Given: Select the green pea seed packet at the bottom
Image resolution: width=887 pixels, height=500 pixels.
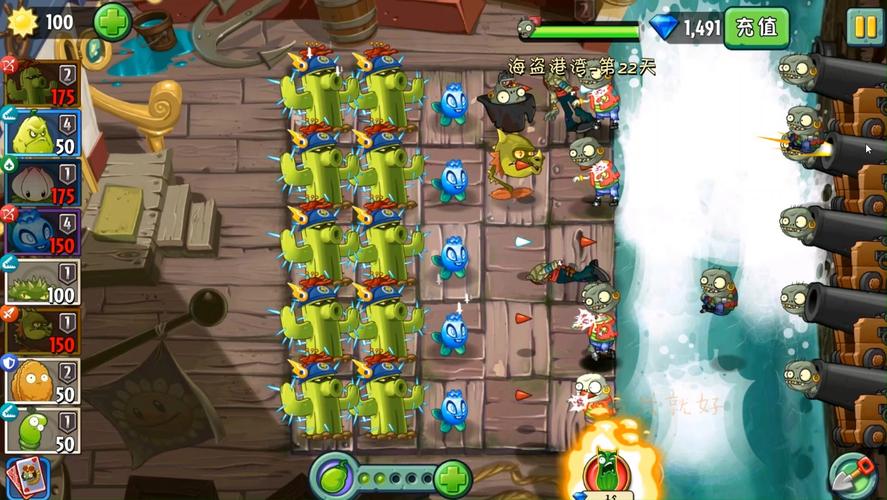Looking at the screenshot, I should pos(42,430).
